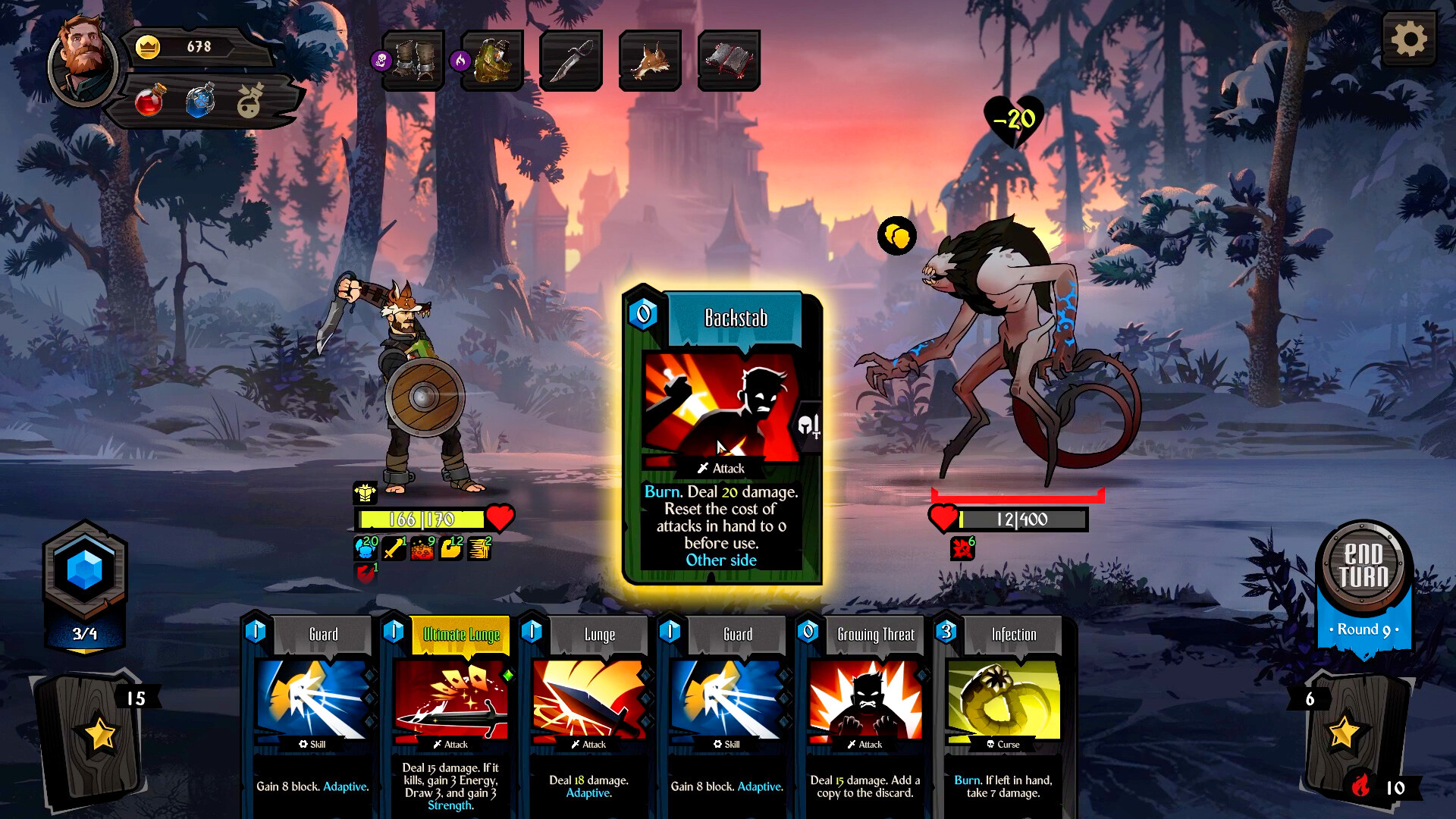The width and height of the screenshot is (1456, 819).
Task: Use the red health potion
Action: (x=149, y=102)
